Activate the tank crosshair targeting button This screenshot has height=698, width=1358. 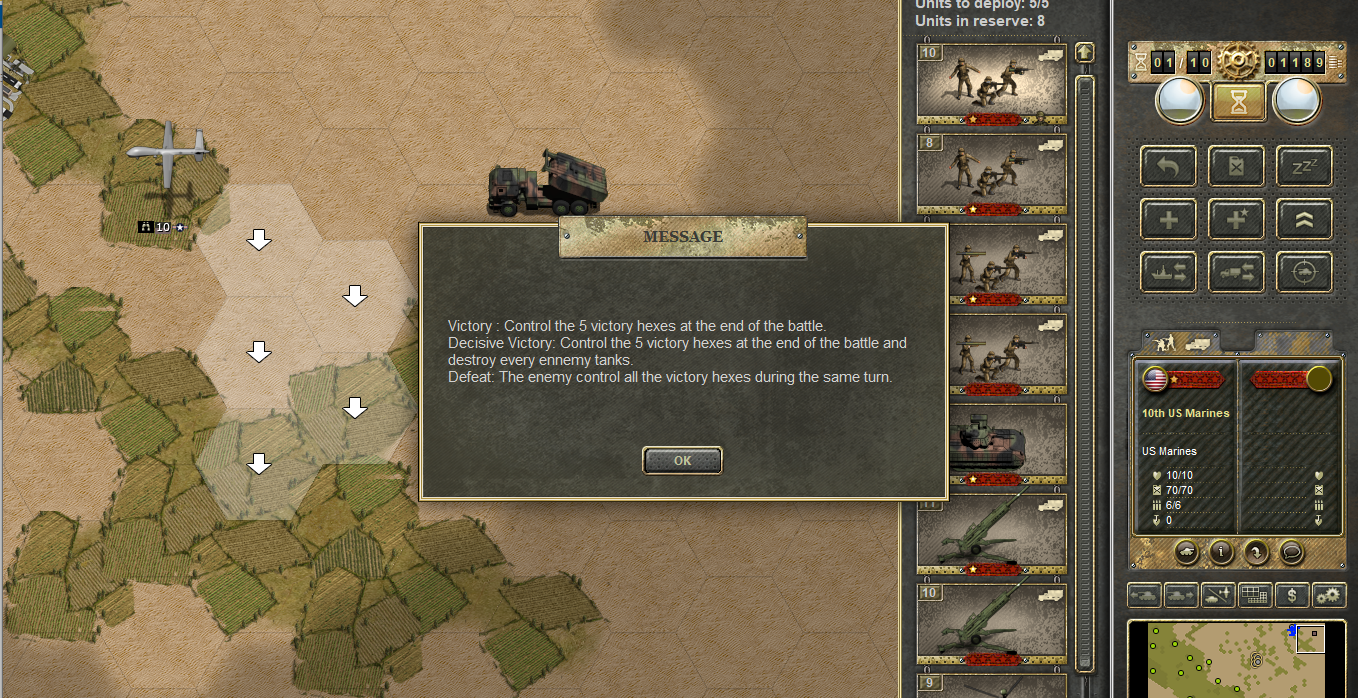coord(1303,272)
